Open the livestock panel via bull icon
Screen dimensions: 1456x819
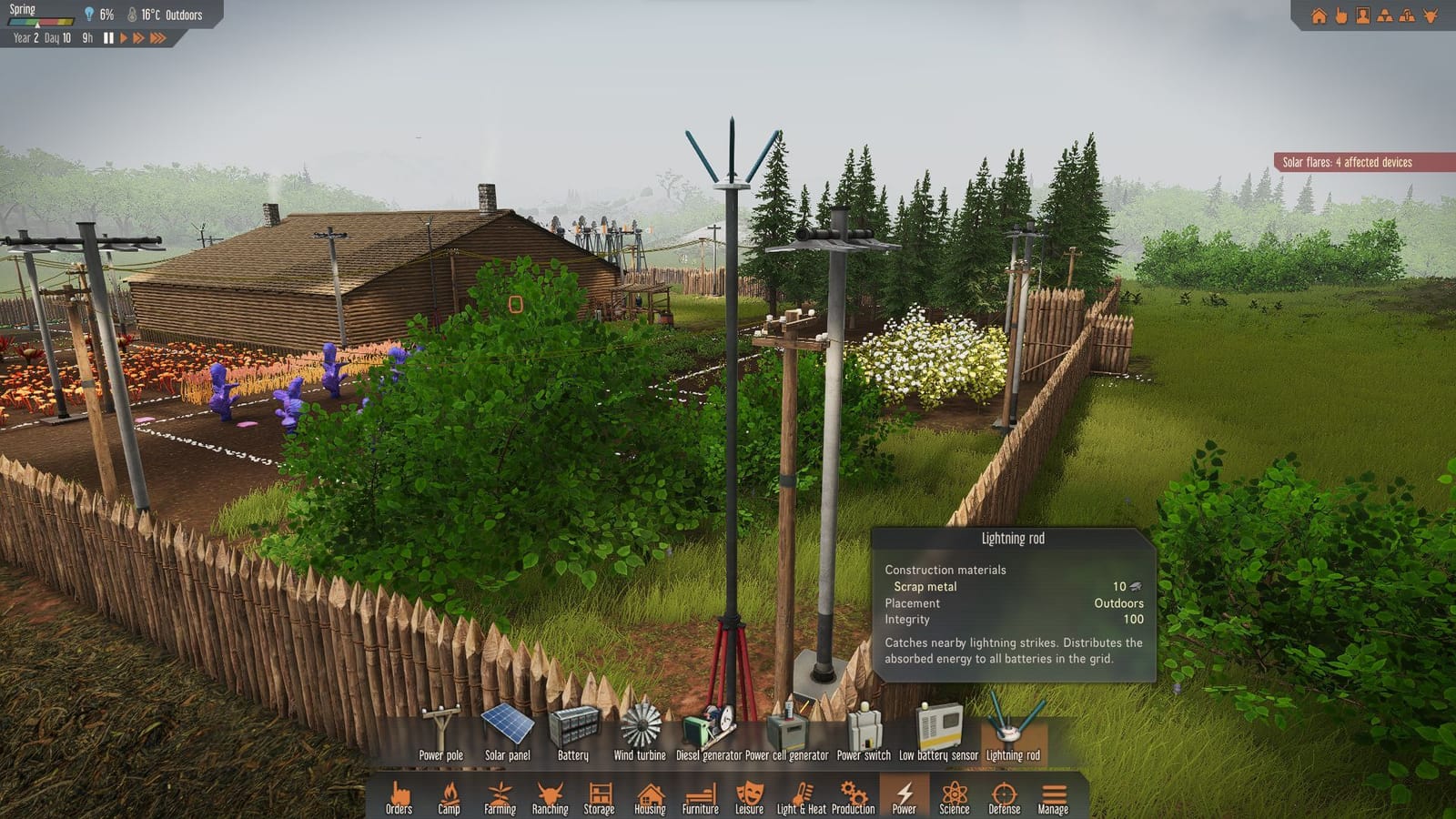click(1430, 15)
